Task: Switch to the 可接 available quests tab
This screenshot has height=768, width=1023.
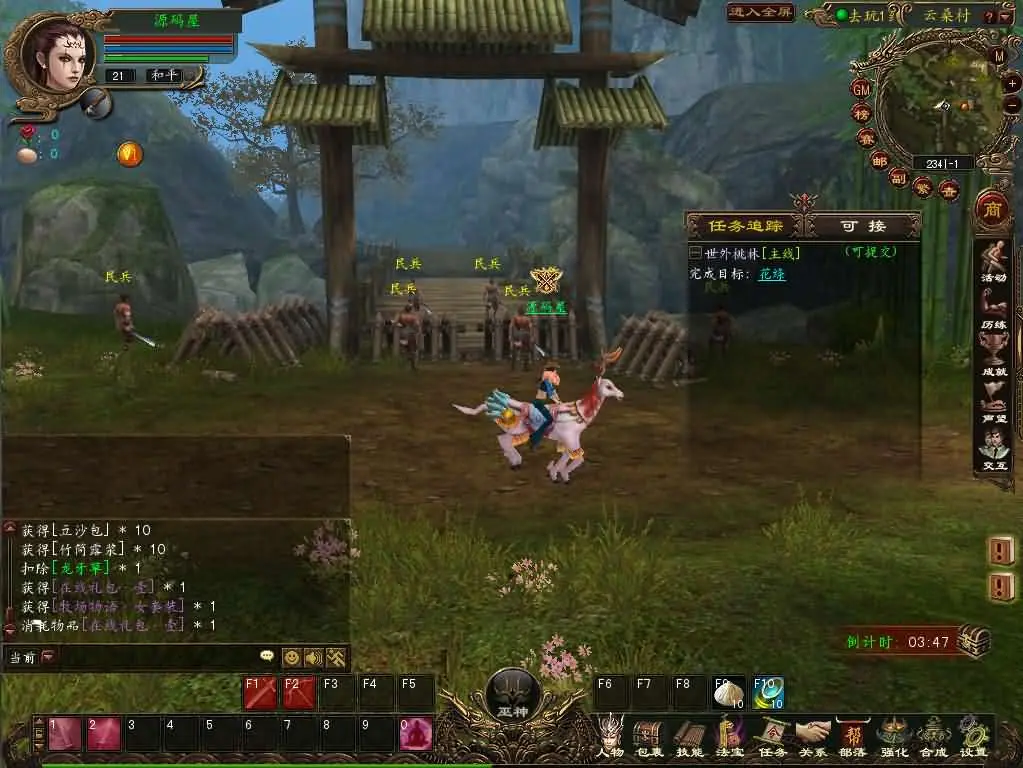Action: [x=862, y=226]
